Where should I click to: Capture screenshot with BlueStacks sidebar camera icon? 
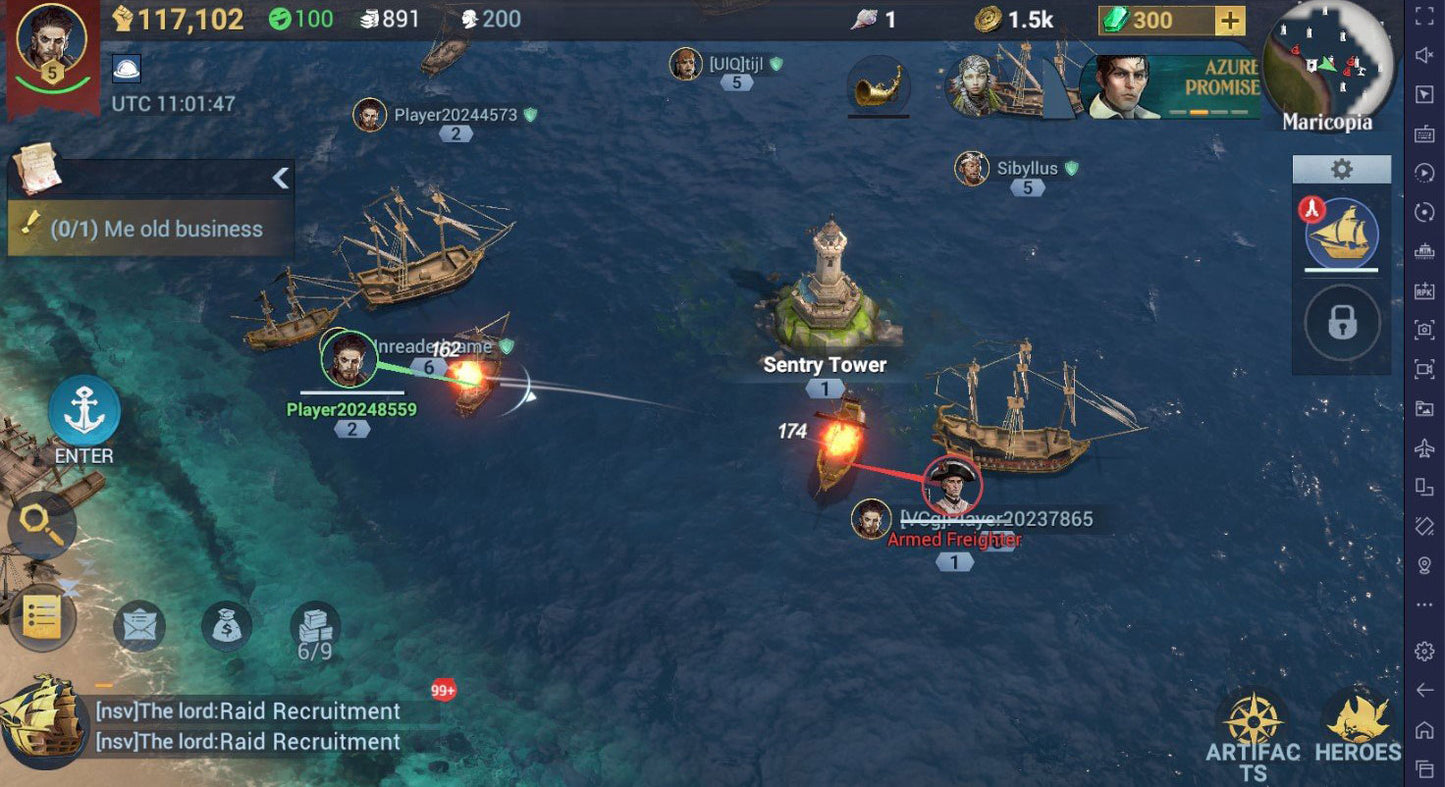pyautogui.click(x=1423, y=330)
